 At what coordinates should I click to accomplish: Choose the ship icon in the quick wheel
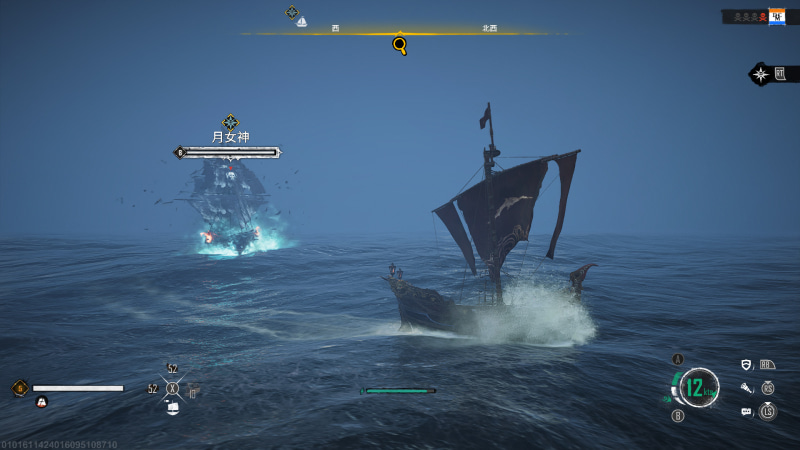pos(172,408)
